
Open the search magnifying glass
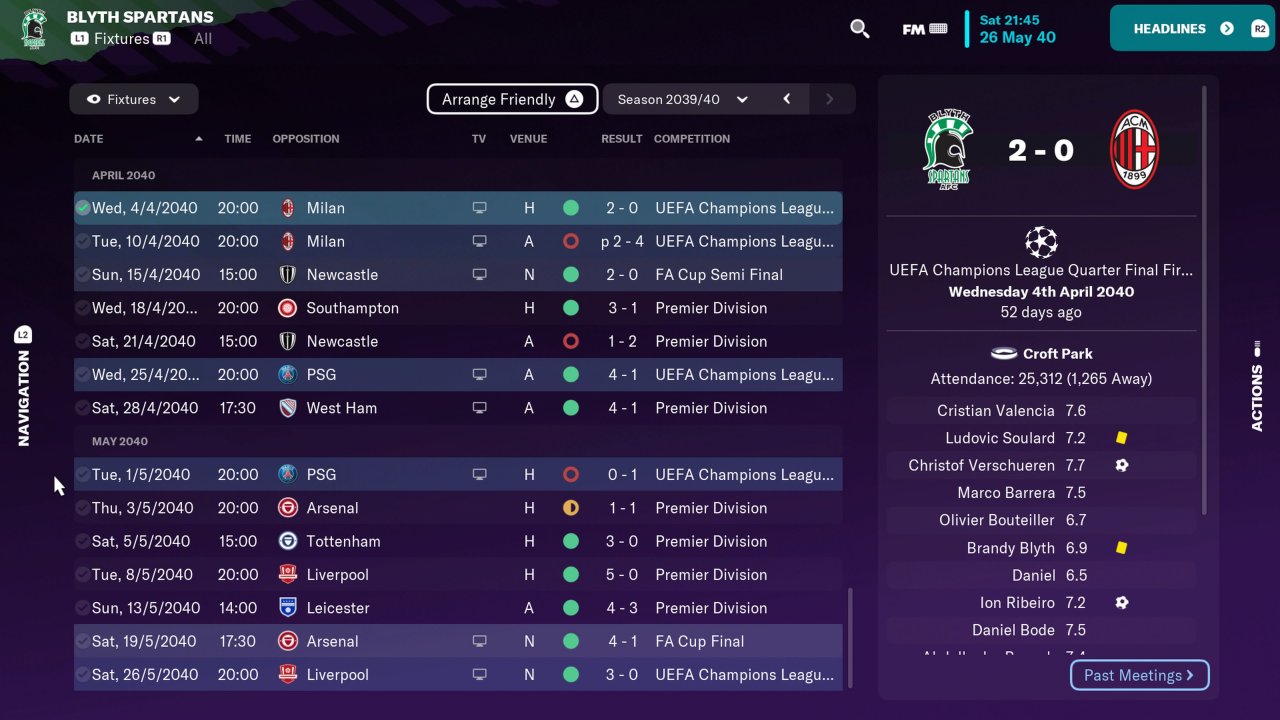pyautogui.click(x=859, y=28)
